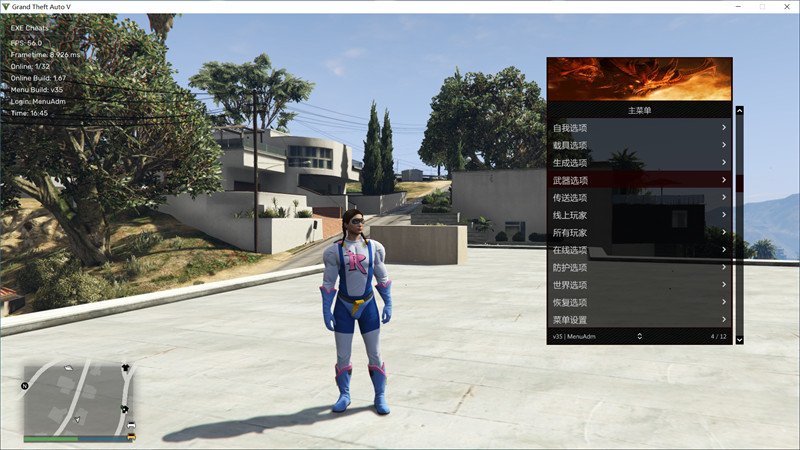Minimize the game window
The width and height of the screenshot is (800, 450).
click(739, 6)
